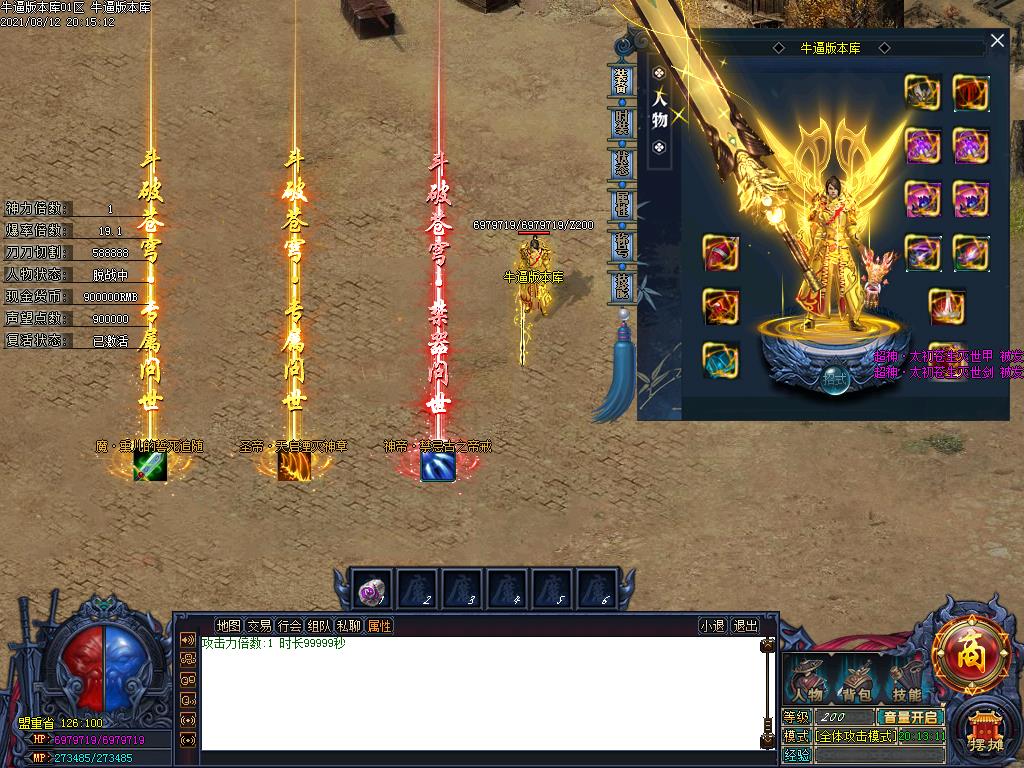Open the 背包 (bag) inventory
The image size is (1024, 768).
click(x=857, y=680)
